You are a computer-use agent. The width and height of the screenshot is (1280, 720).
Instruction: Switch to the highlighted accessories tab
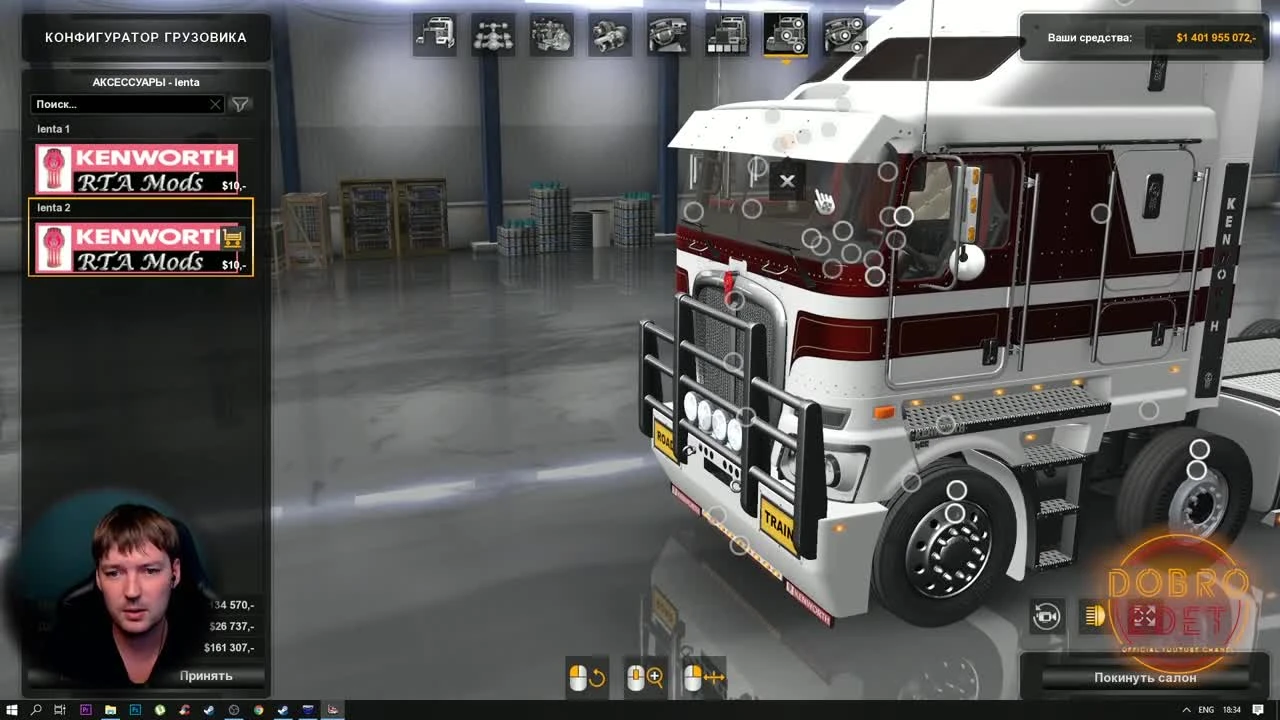click(786, 35)
